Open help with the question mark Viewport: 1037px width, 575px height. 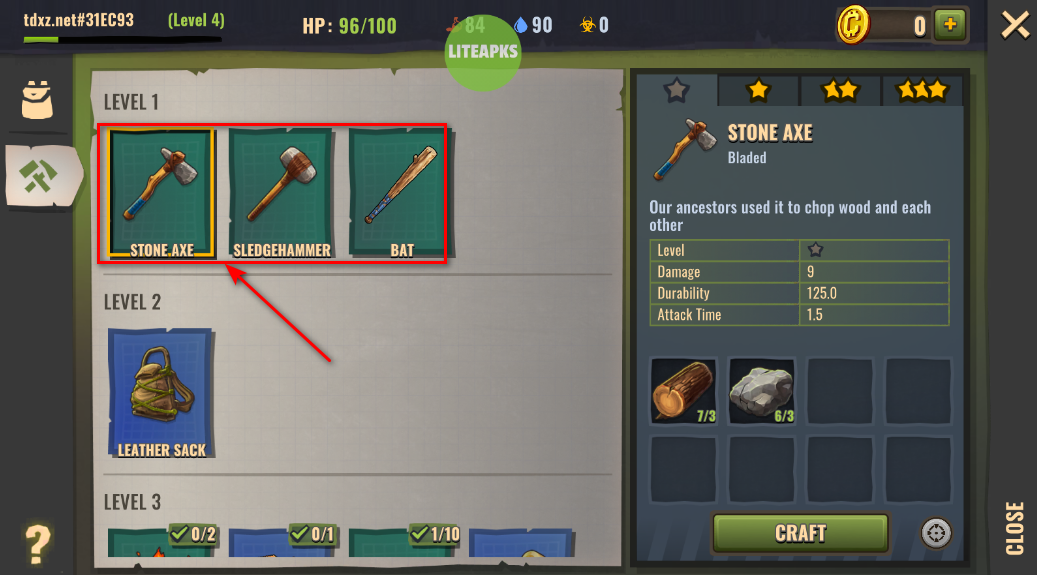pyautogui.click(x=37, y=545)
